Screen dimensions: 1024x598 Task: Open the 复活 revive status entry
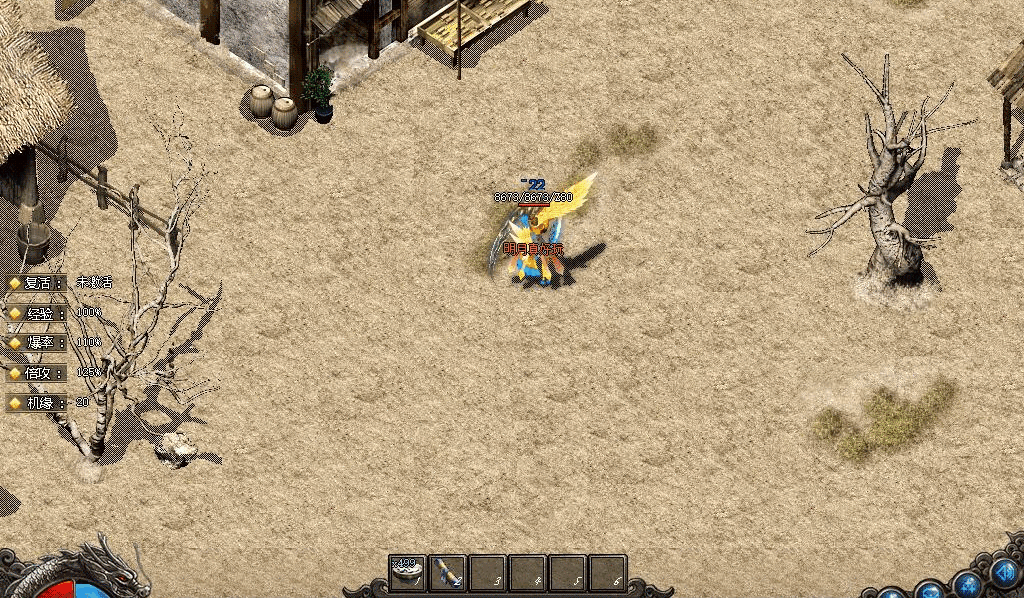click(x=40, y=283)
